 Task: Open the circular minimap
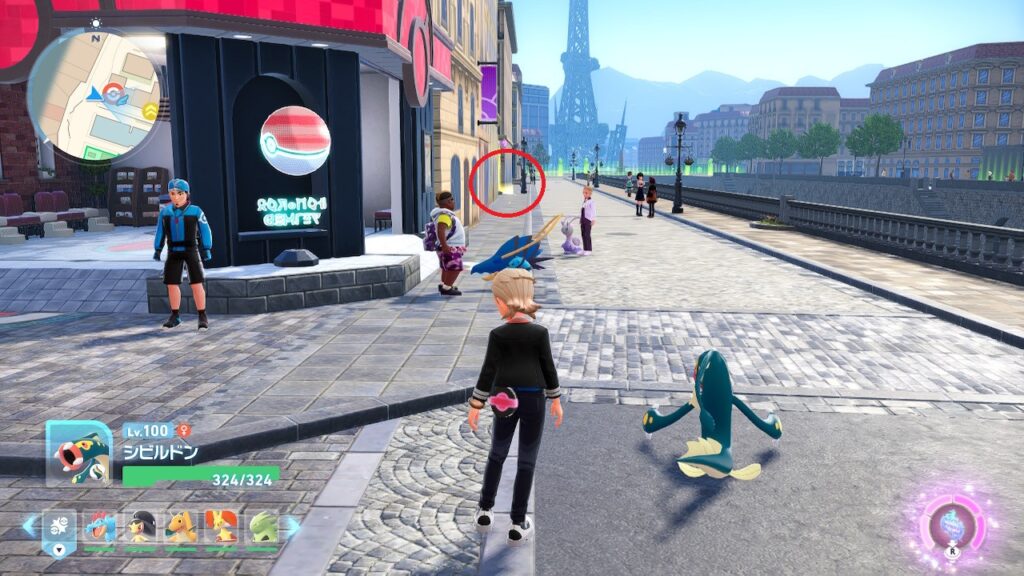(93, 95)
